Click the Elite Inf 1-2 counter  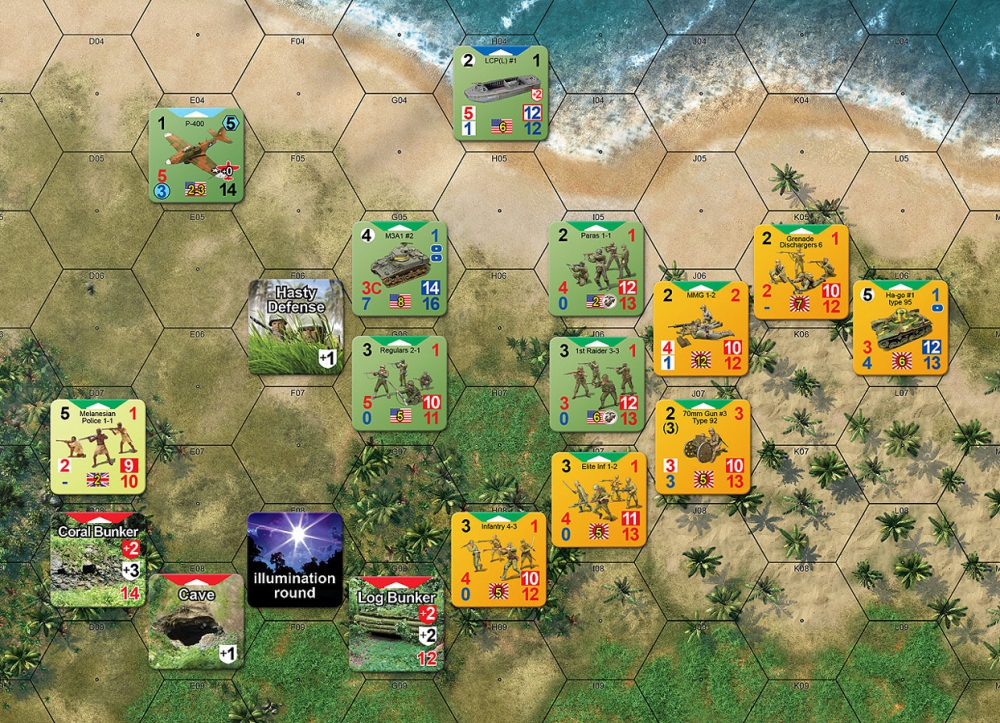(600, 500)
